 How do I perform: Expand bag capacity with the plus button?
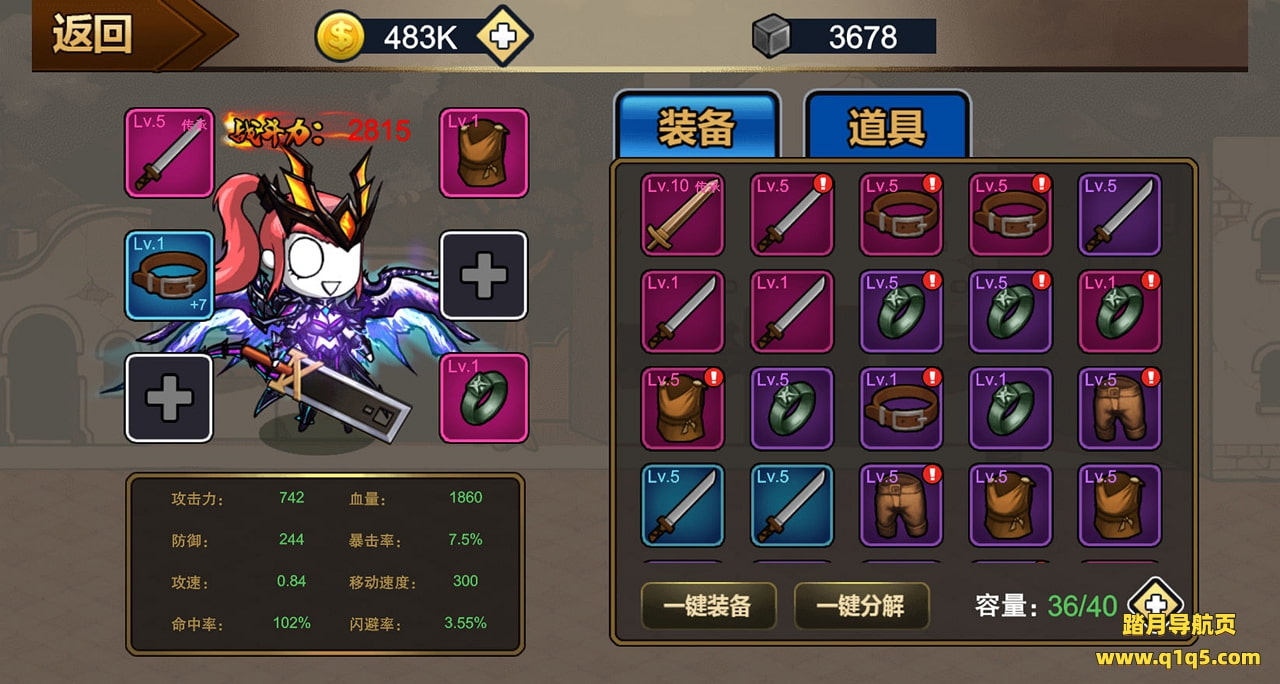click(1155, 604)
